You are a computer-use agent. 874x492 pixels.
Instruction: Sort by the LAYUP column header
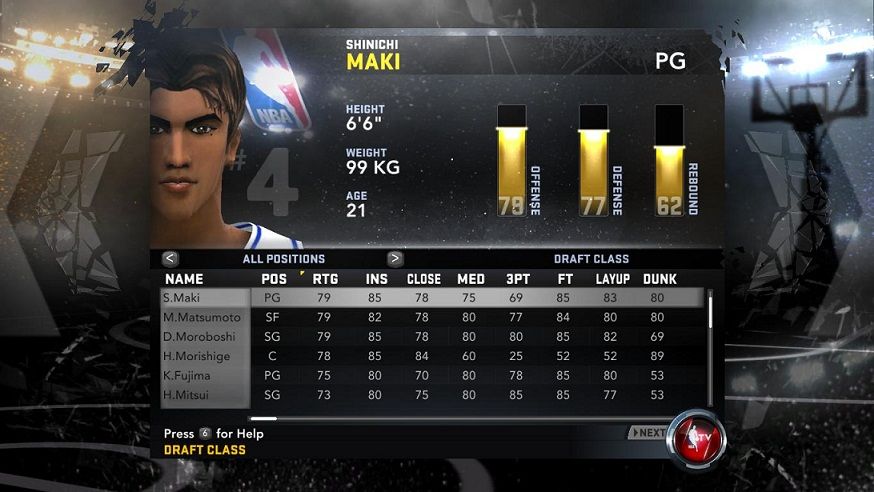[x=611, y=279]
